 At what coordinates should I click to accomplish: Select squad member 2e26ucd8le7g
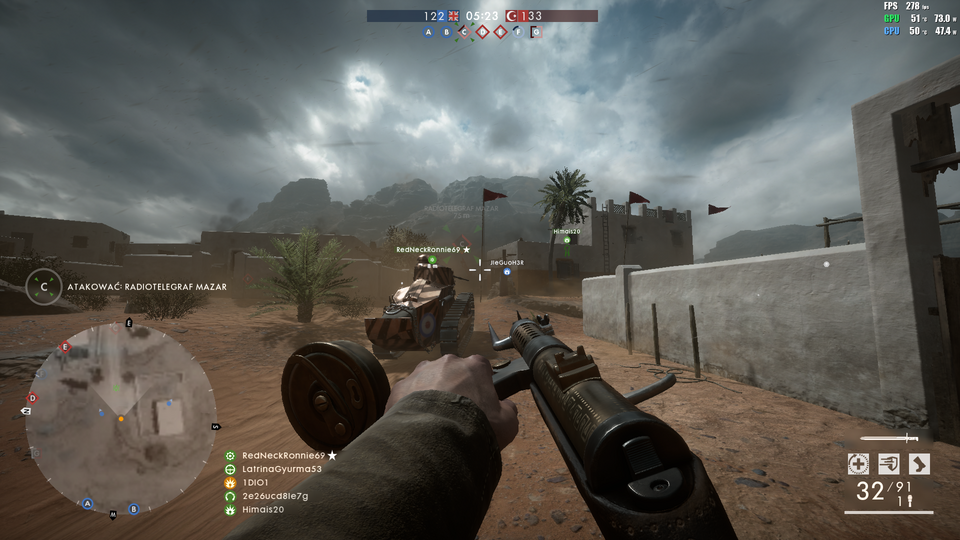(x=274, y=496)
